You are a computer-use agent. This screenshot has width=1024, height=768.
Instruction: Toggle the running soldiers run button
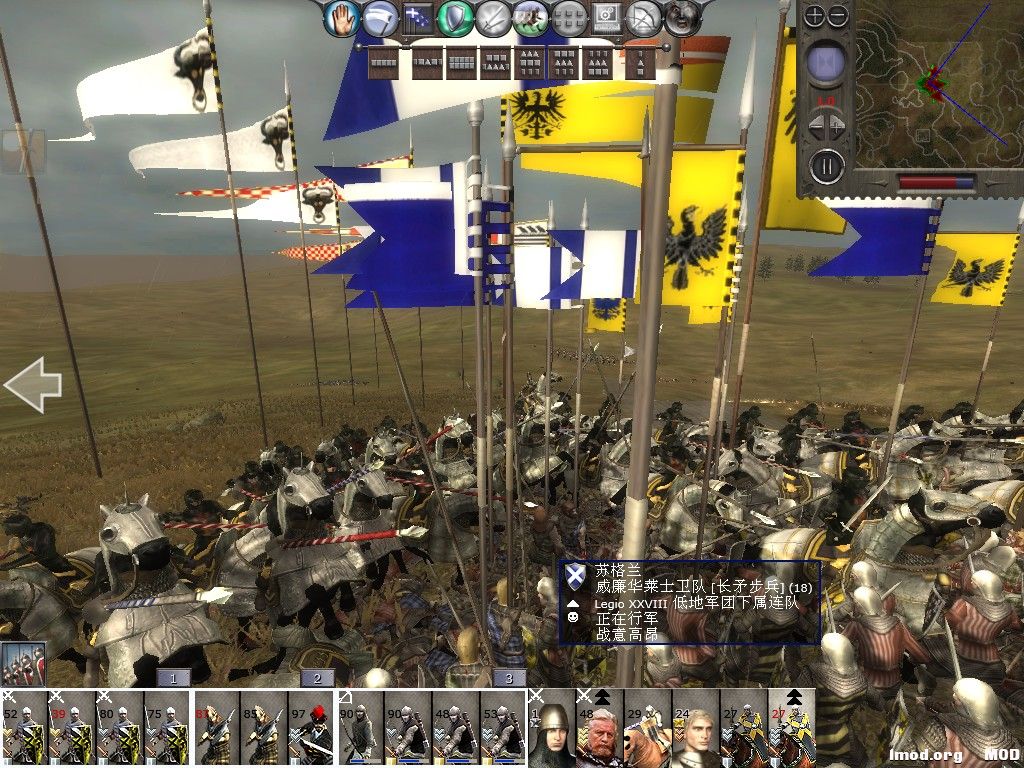point(530,17)
